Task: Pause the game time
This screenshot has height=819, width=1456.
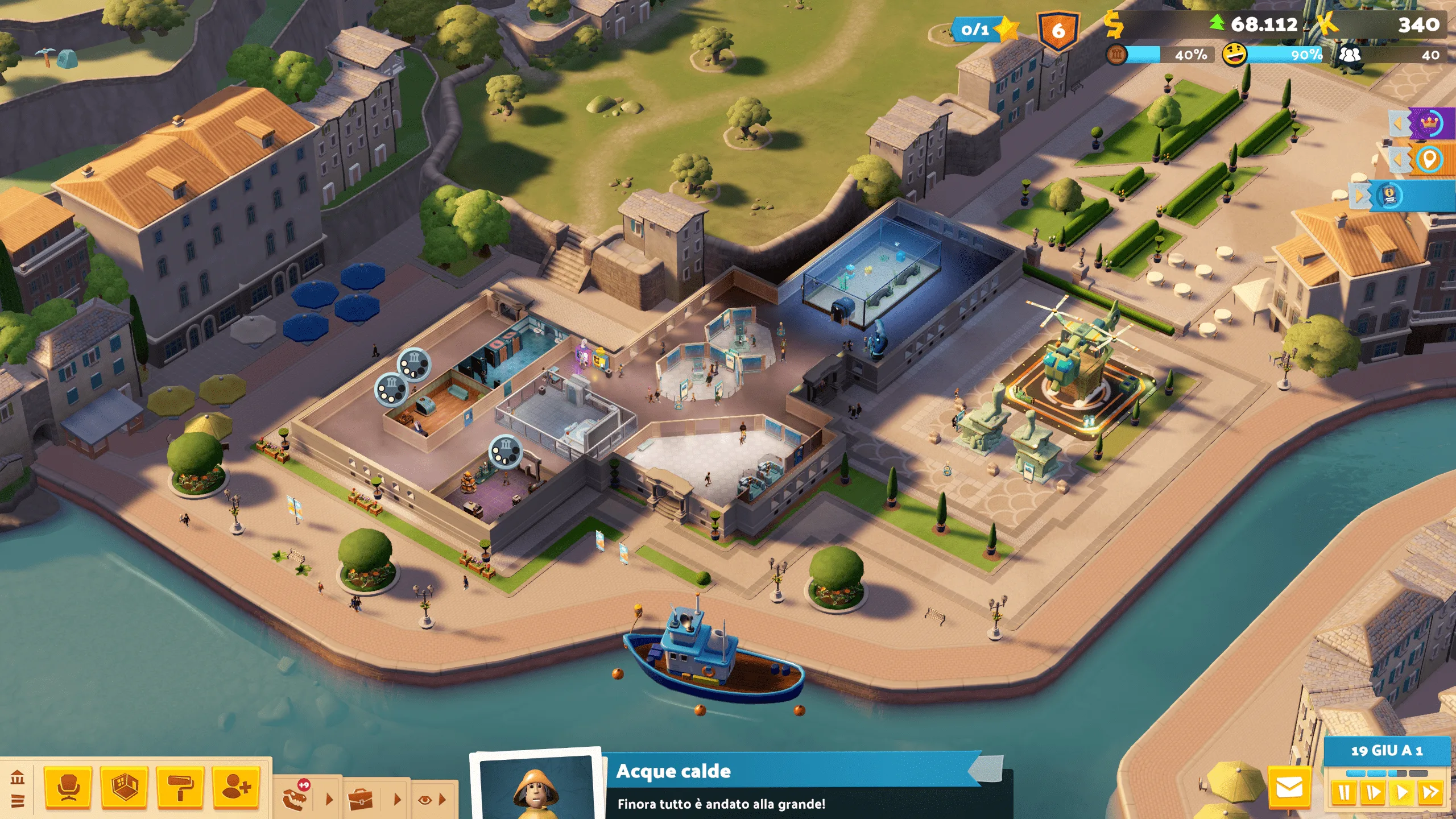Action: click(x=1345, y=792)
